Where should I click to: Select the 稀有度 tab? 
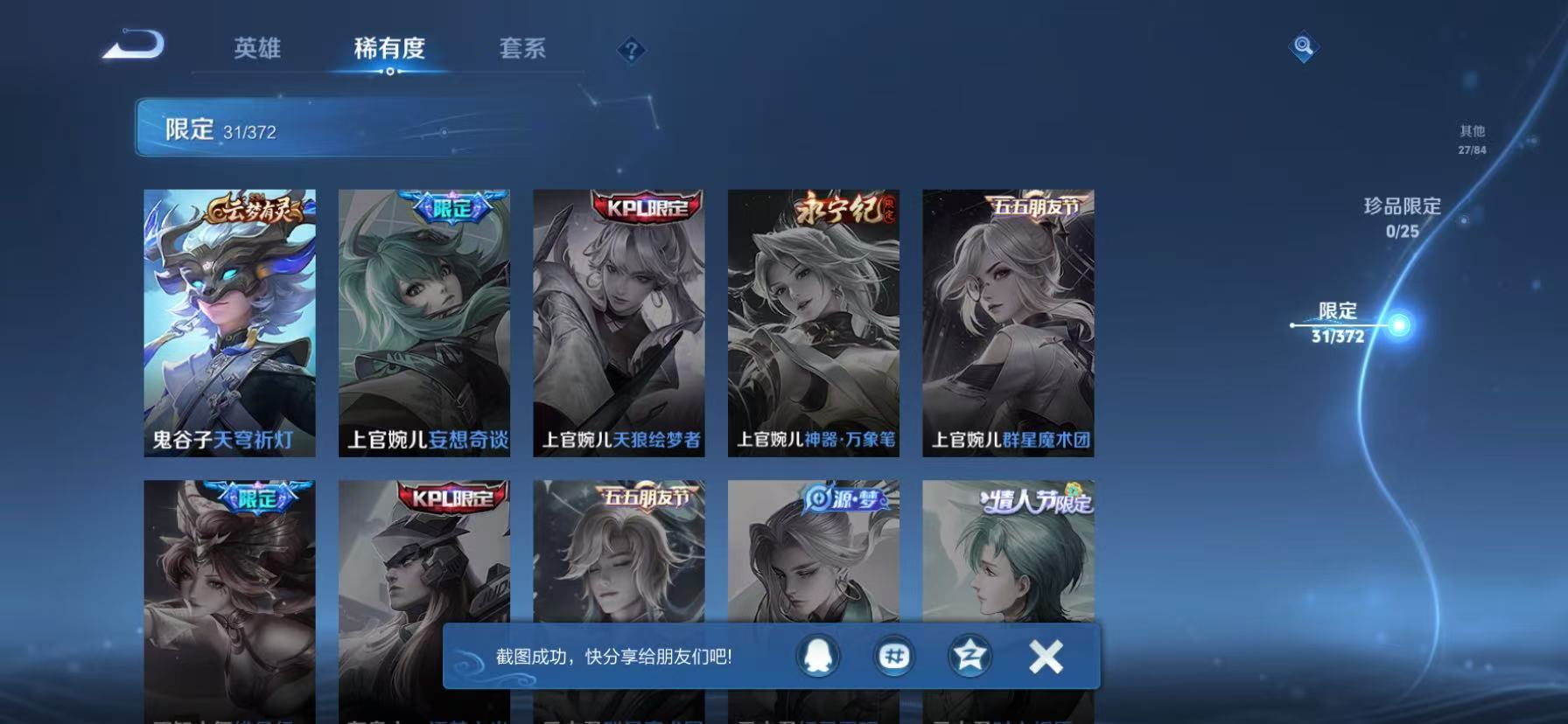pyautogui.click(x=390, y=50)
